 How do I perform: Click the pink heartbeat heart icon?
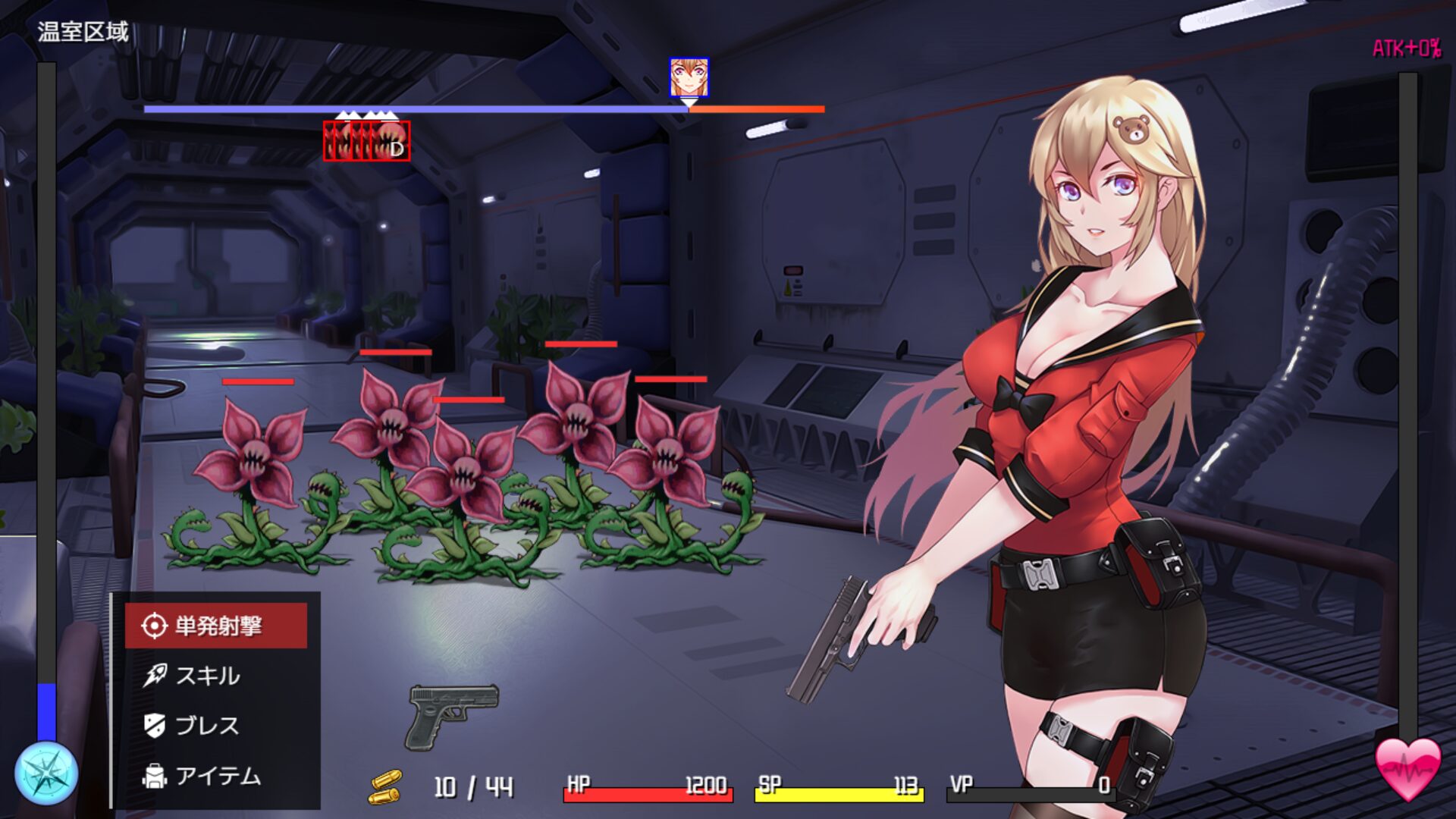[1408, 768]
